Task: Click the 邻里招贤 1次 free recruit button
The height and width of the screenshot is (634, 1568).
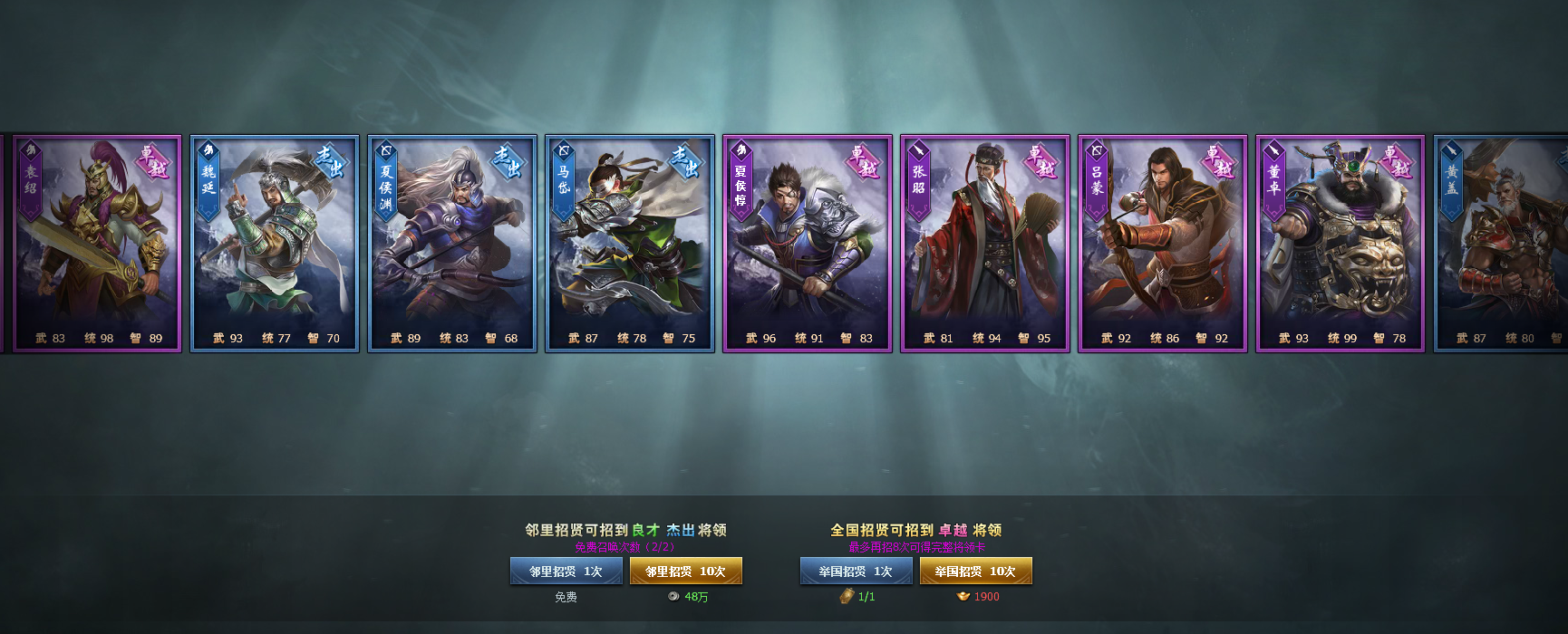Action: 566,572
